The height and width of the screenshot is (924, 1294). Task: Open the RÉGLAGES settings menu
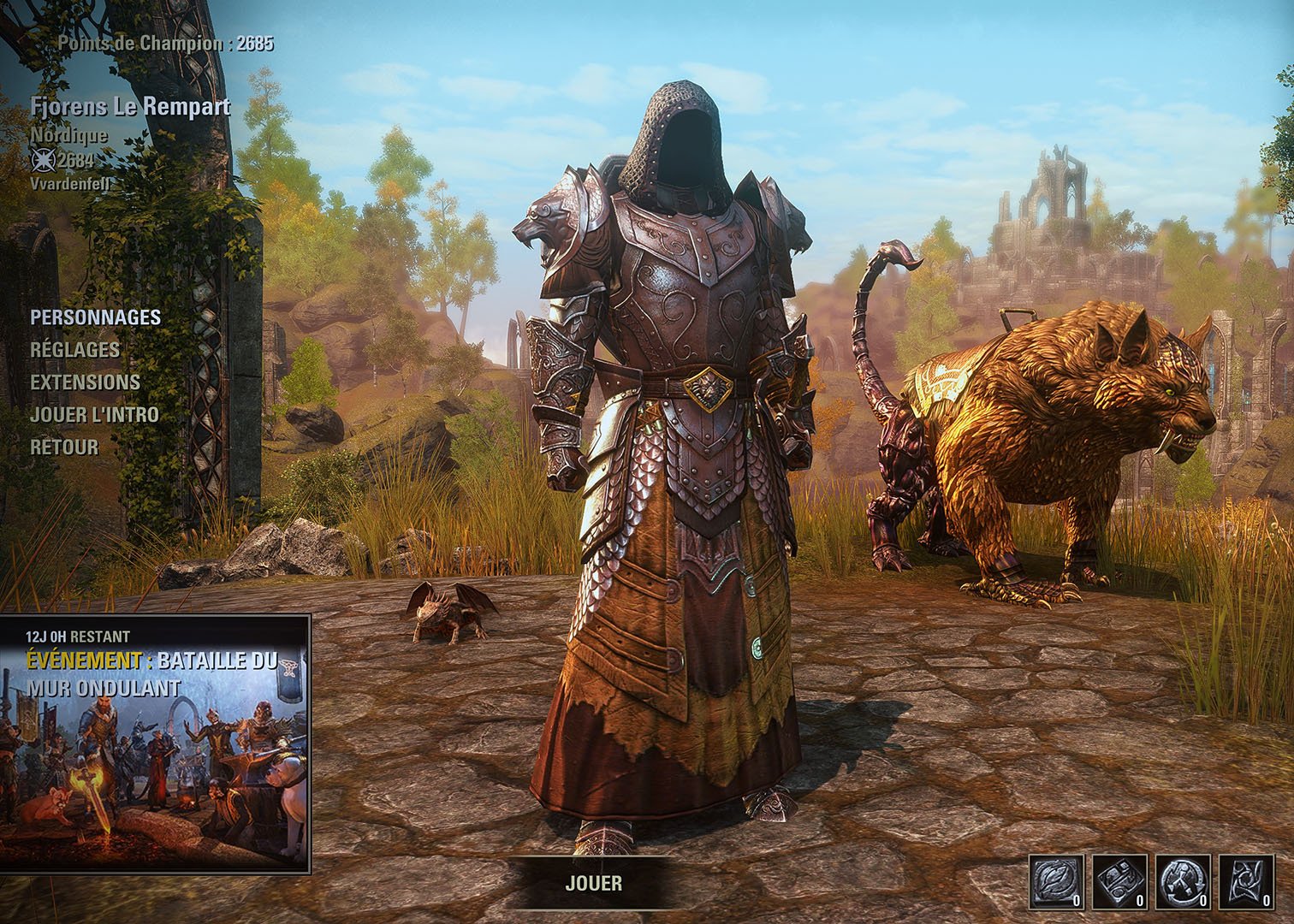coord(74,350)
